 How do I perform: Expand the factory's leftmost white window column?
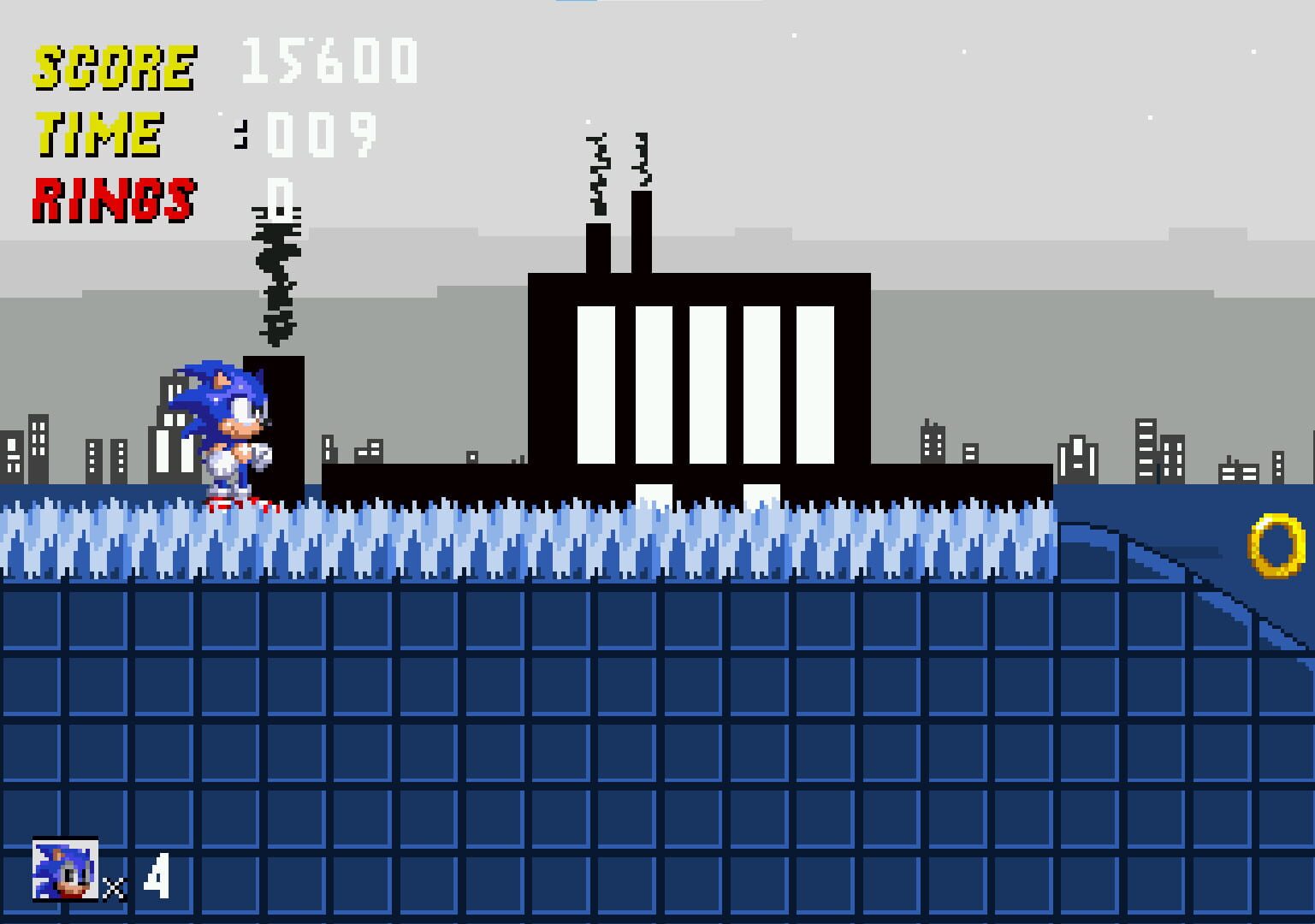tap(595, 385)
